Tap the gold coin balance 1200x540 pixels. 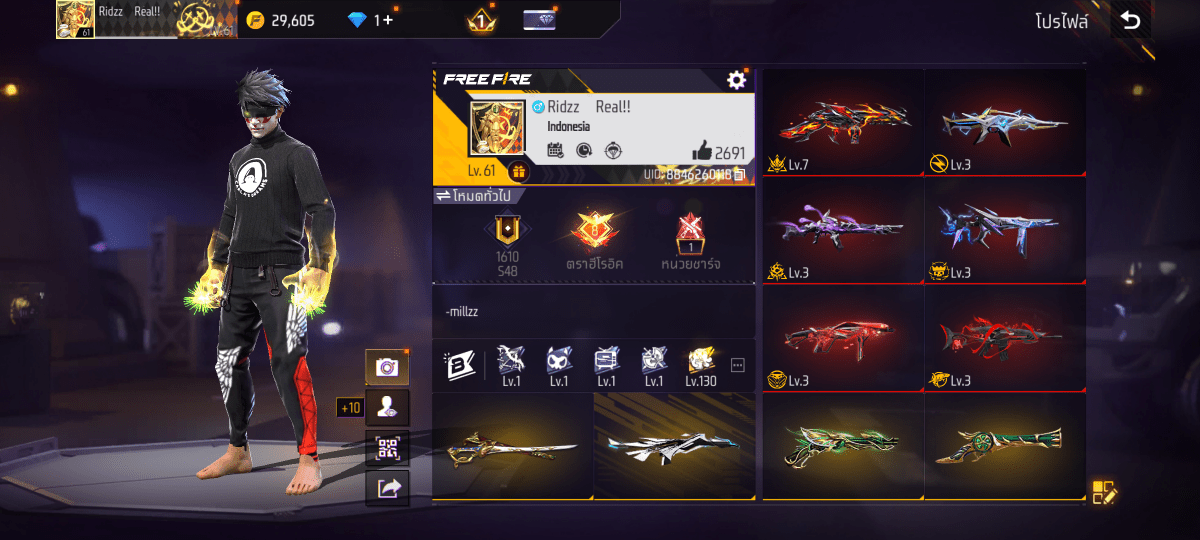click(281, 20)
